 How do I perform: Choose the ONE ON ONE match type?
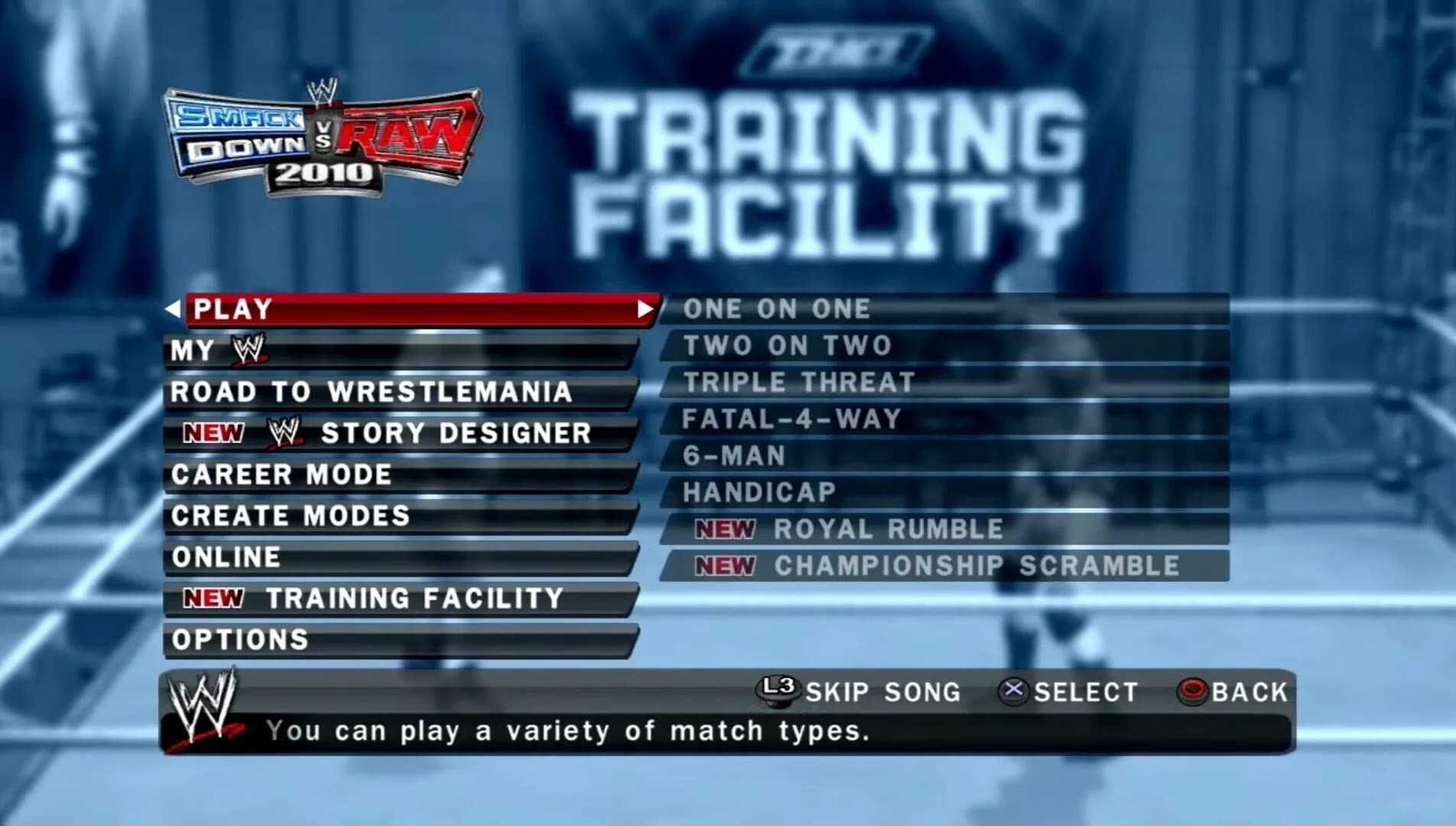pos(776,308)
